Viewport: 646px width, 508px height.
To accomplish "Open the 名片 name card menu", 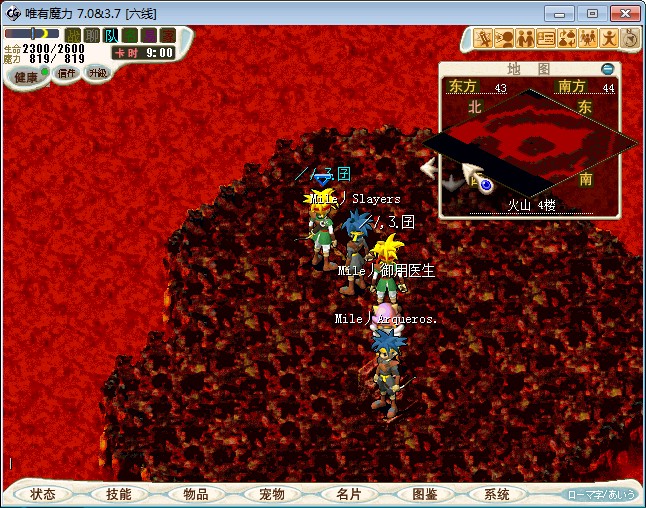I will coord(347,494).
